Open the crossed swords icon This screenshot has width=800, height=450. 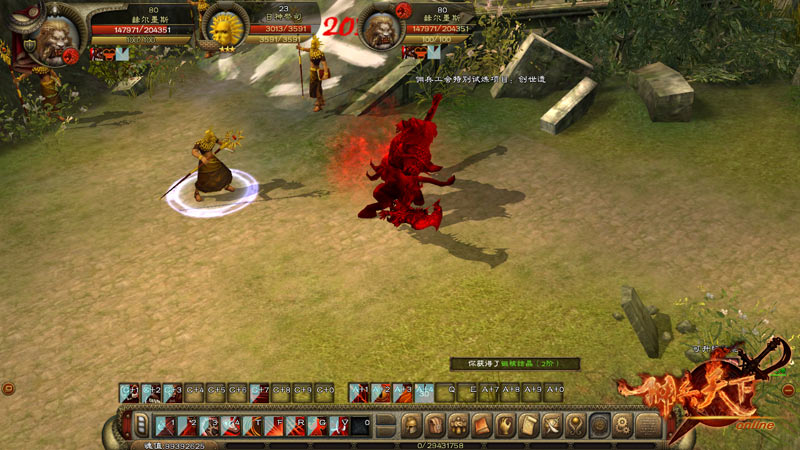(552, 426)
